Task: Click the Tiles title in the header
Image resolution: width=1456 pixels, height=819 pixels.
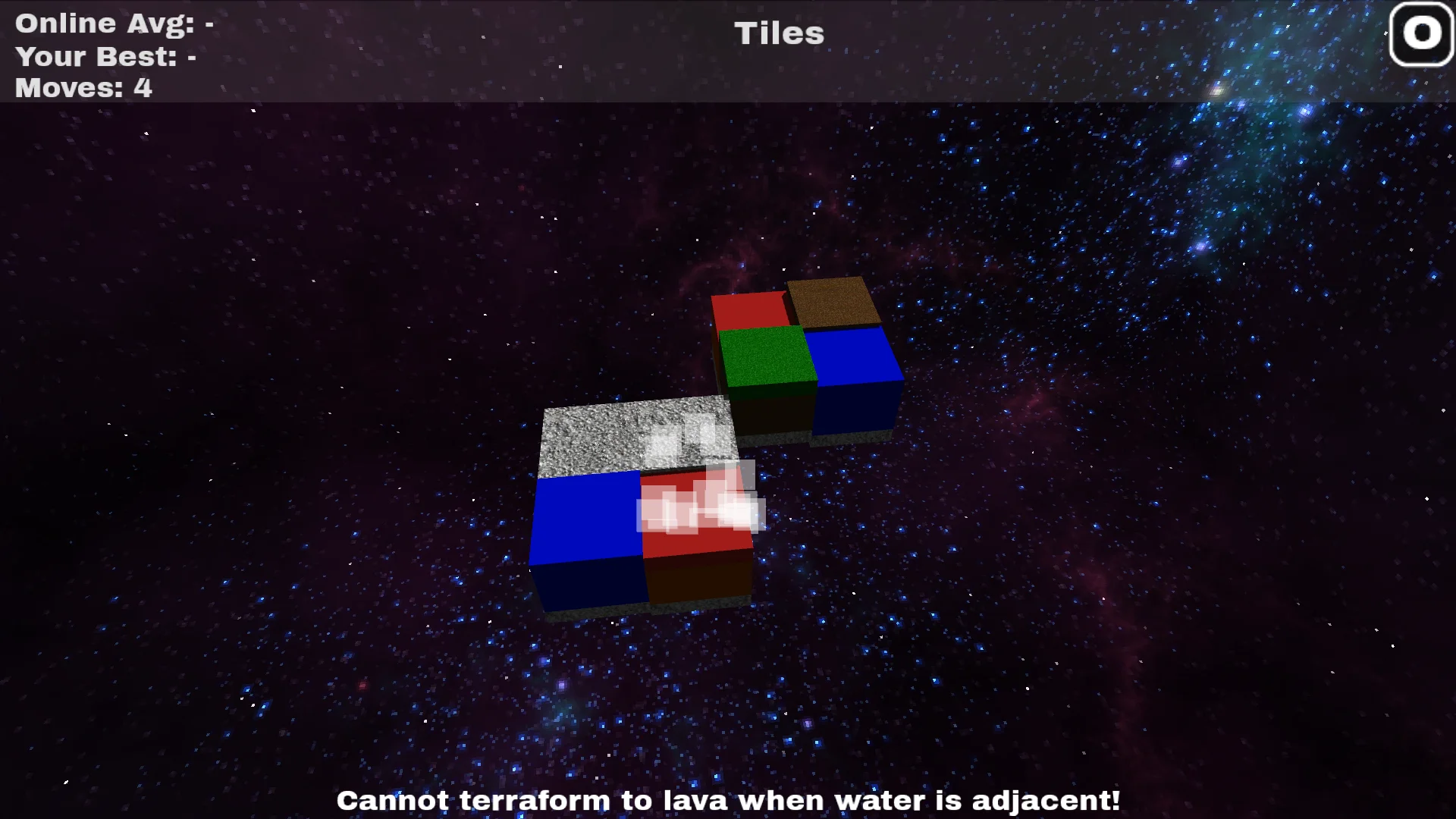Action: click(x=778, y=33)
